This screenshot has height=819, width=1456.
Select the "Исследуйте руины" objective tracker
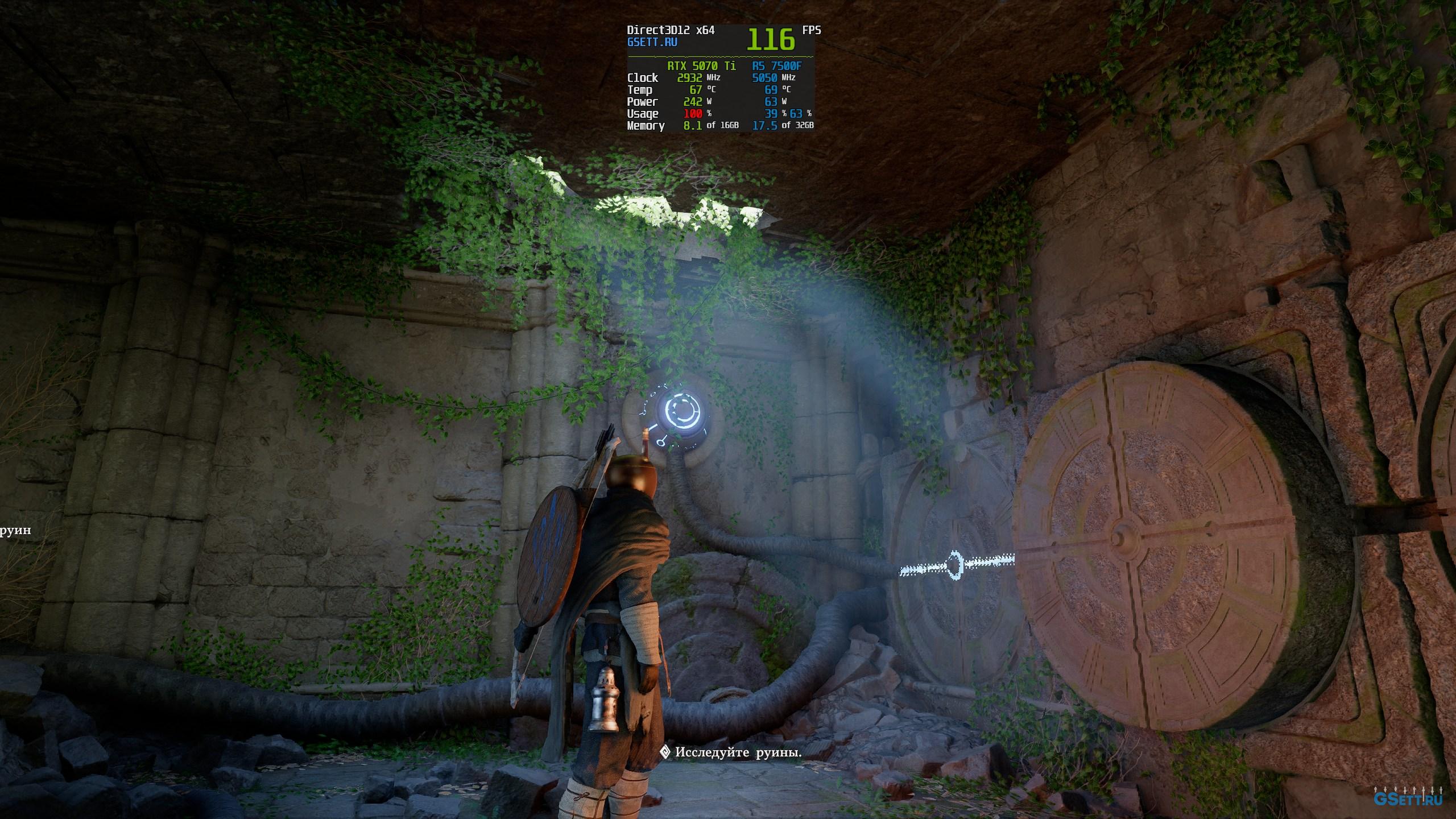731,752
